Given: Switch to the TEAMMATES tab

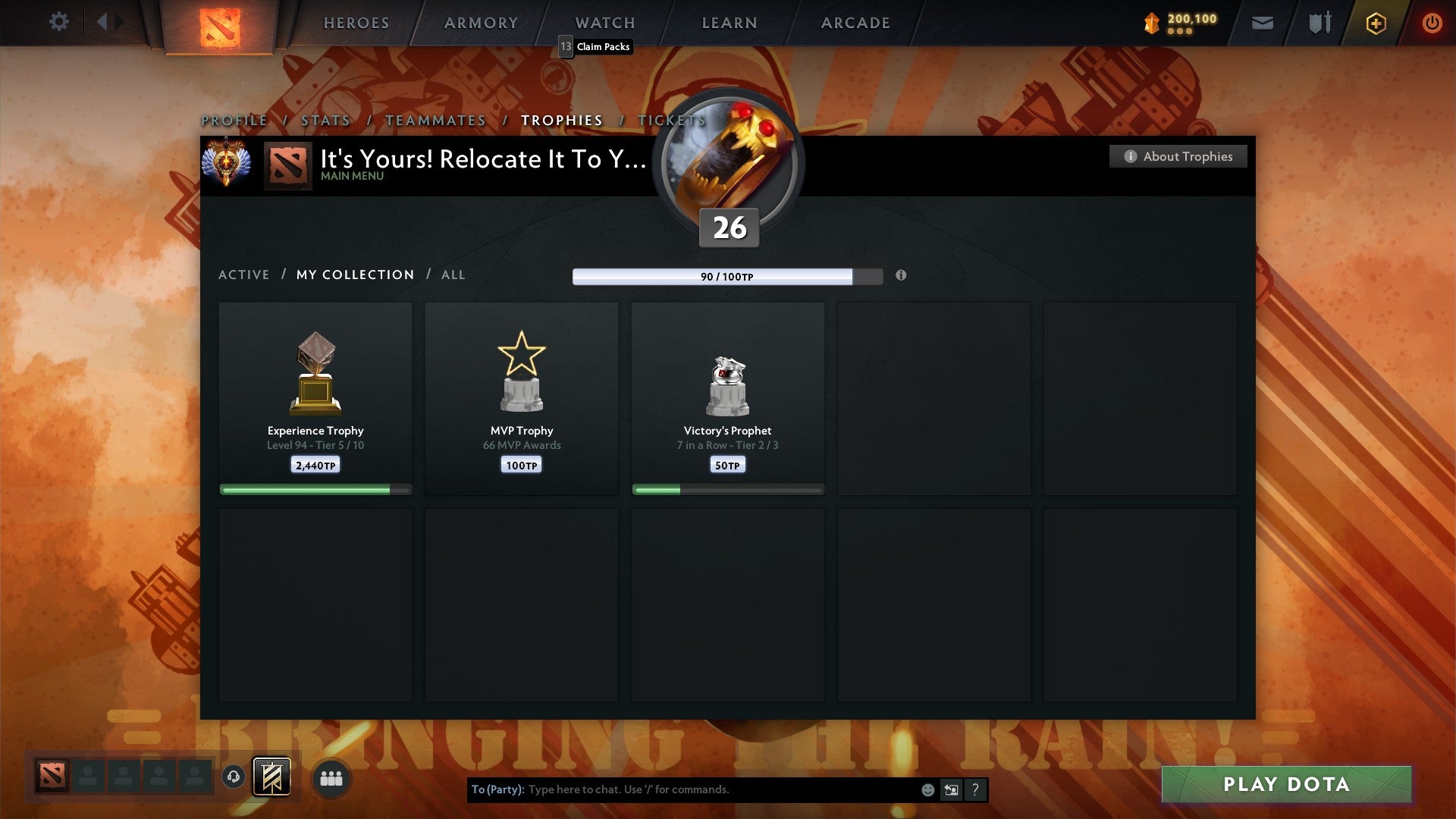Looking at the screenshot, I should (x=435, y=120).
